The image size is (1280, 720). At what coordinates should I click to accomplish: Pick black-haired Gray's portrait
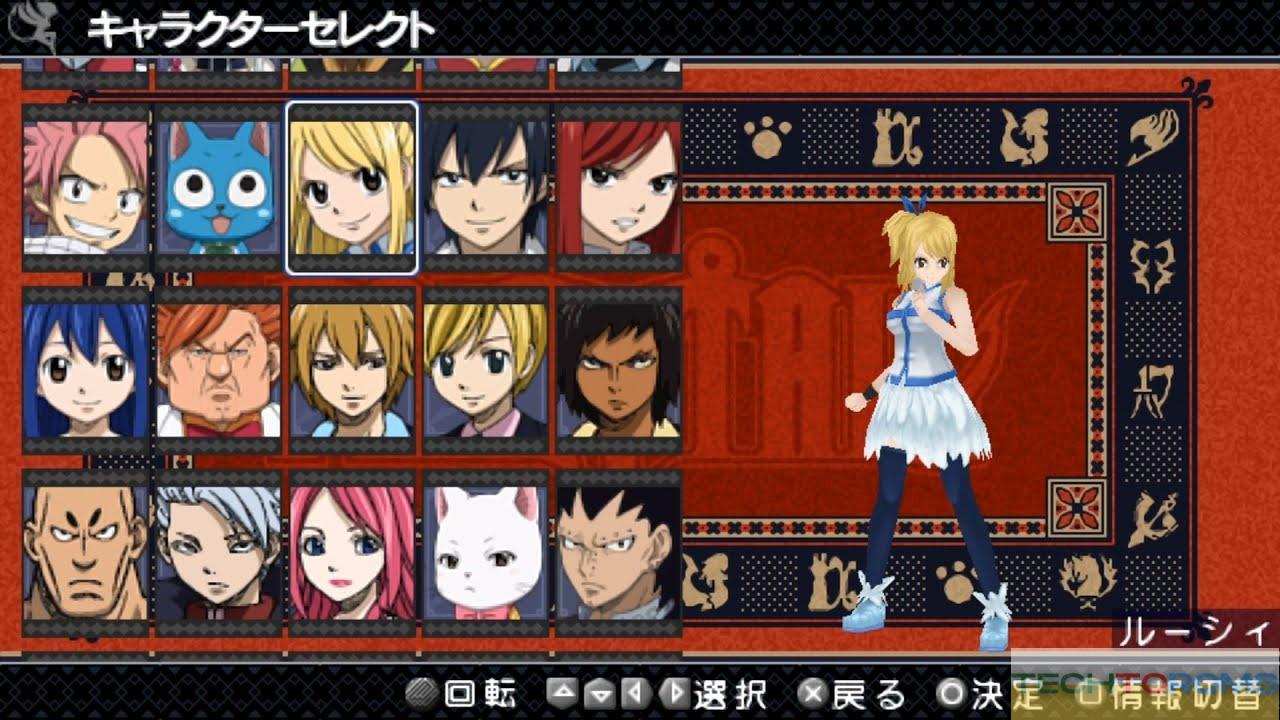(x=485, y=188)
